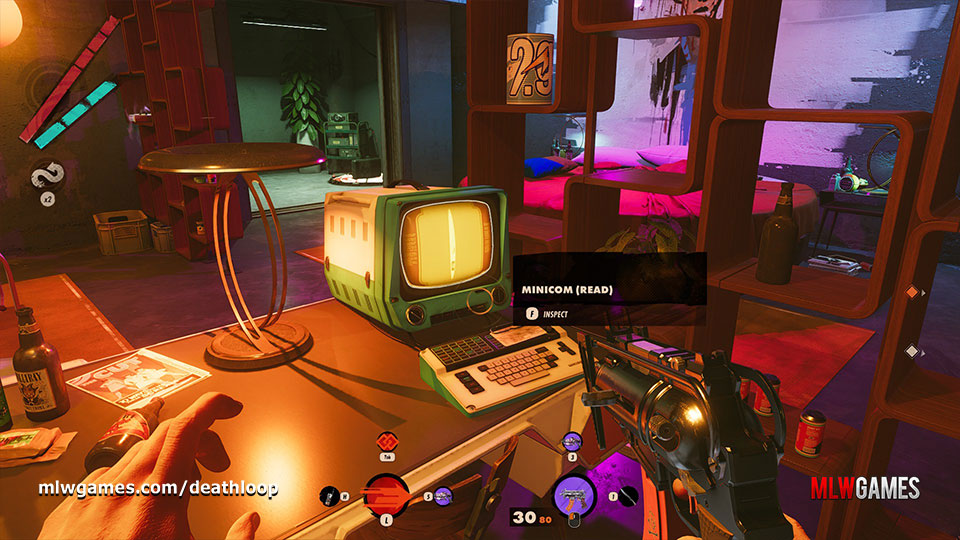Select the top purple weapon slot icon
Screen dimensions: 960x540
click(x=573, y=440)
